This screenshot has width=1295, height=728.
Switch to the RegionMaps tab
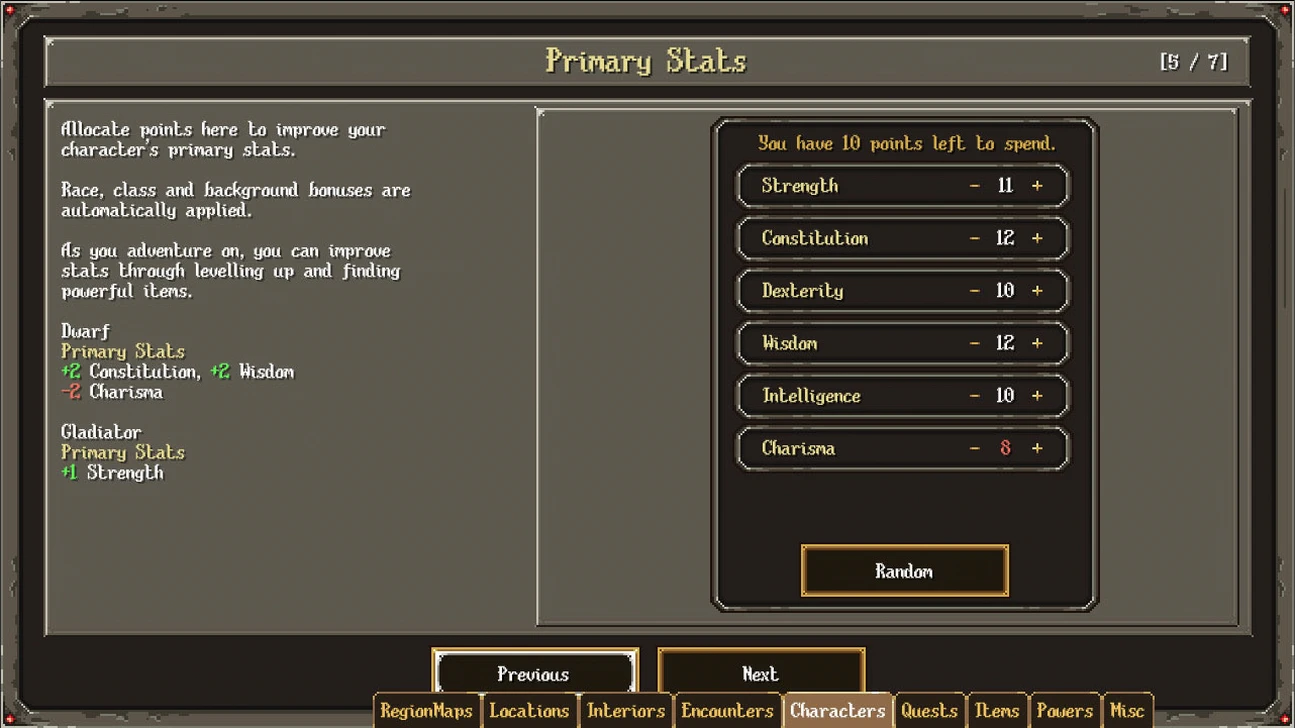click(427, 711)
